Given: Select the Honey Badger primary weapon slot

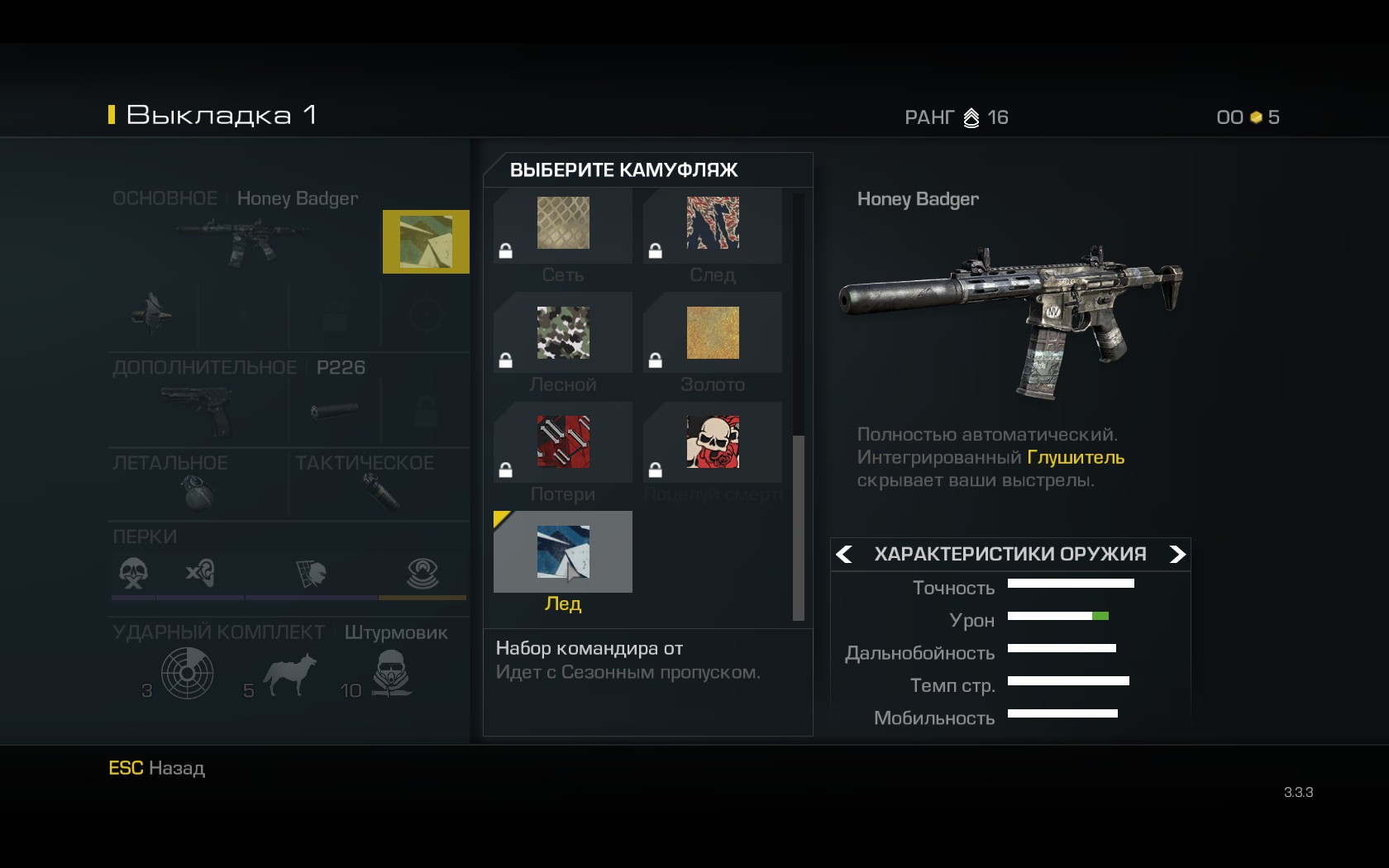Looking at the screenshot, I should coord(244,240).
